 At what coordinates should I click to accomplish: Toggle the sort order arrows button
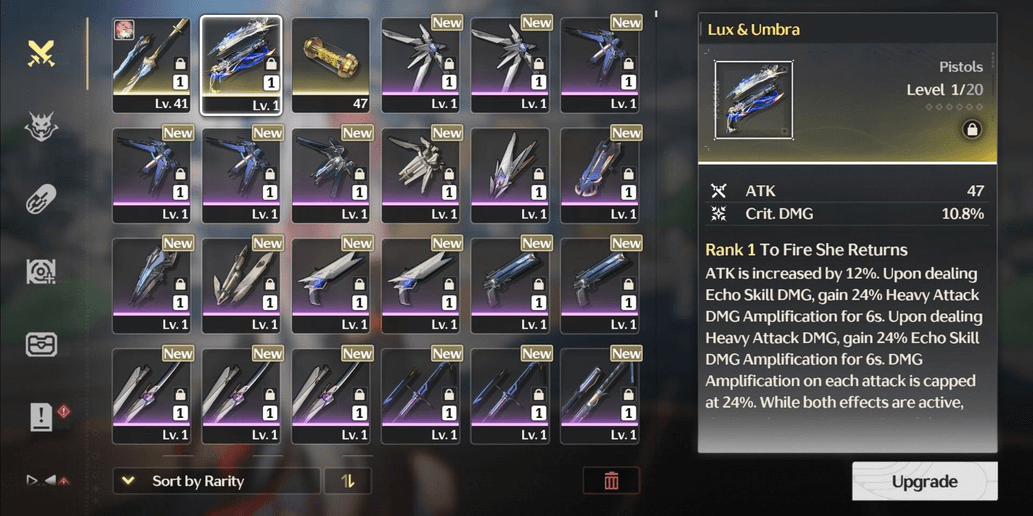point(348,481)
